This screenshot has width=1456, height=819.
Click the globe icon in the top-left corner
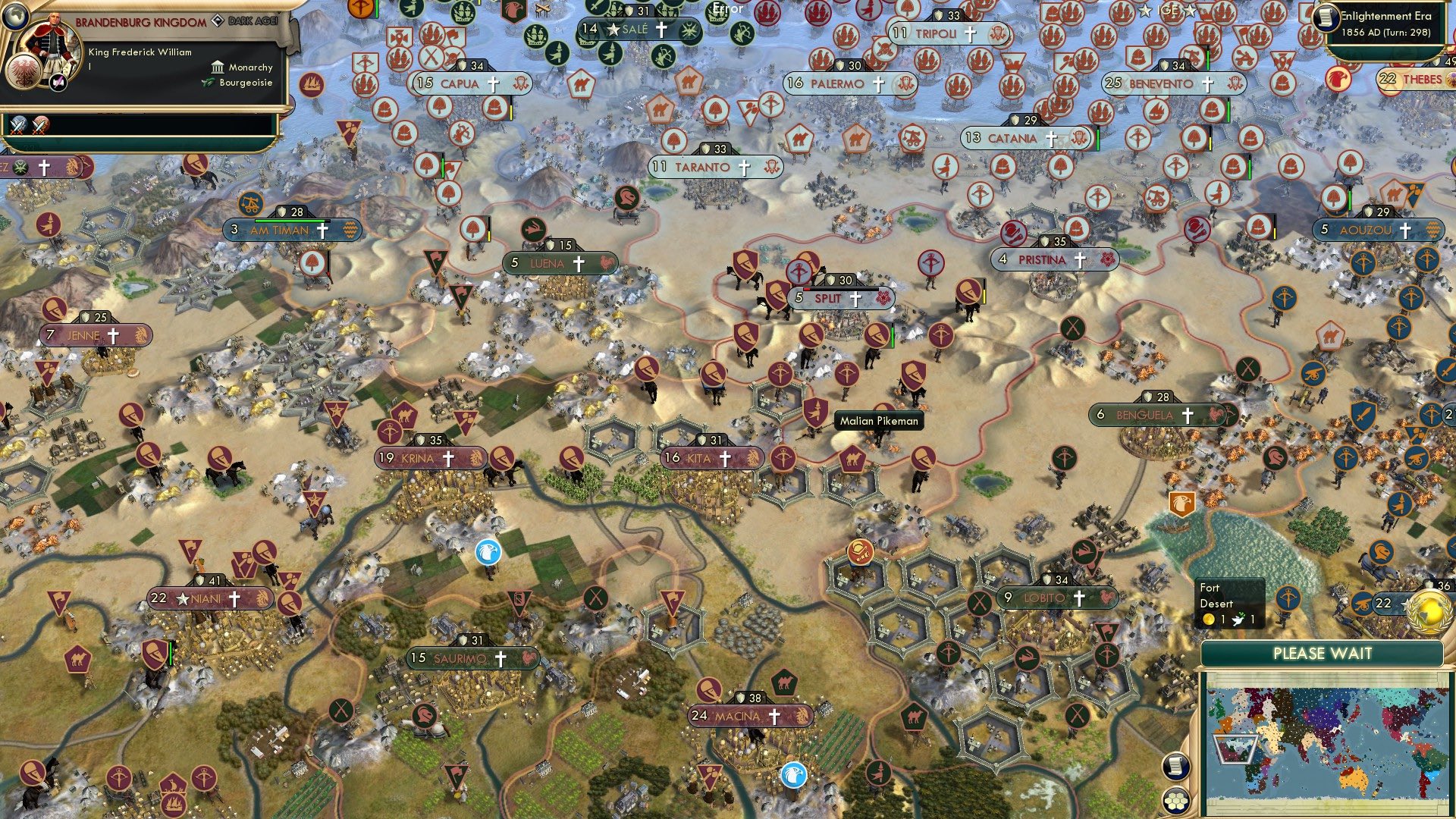point(15,19)
